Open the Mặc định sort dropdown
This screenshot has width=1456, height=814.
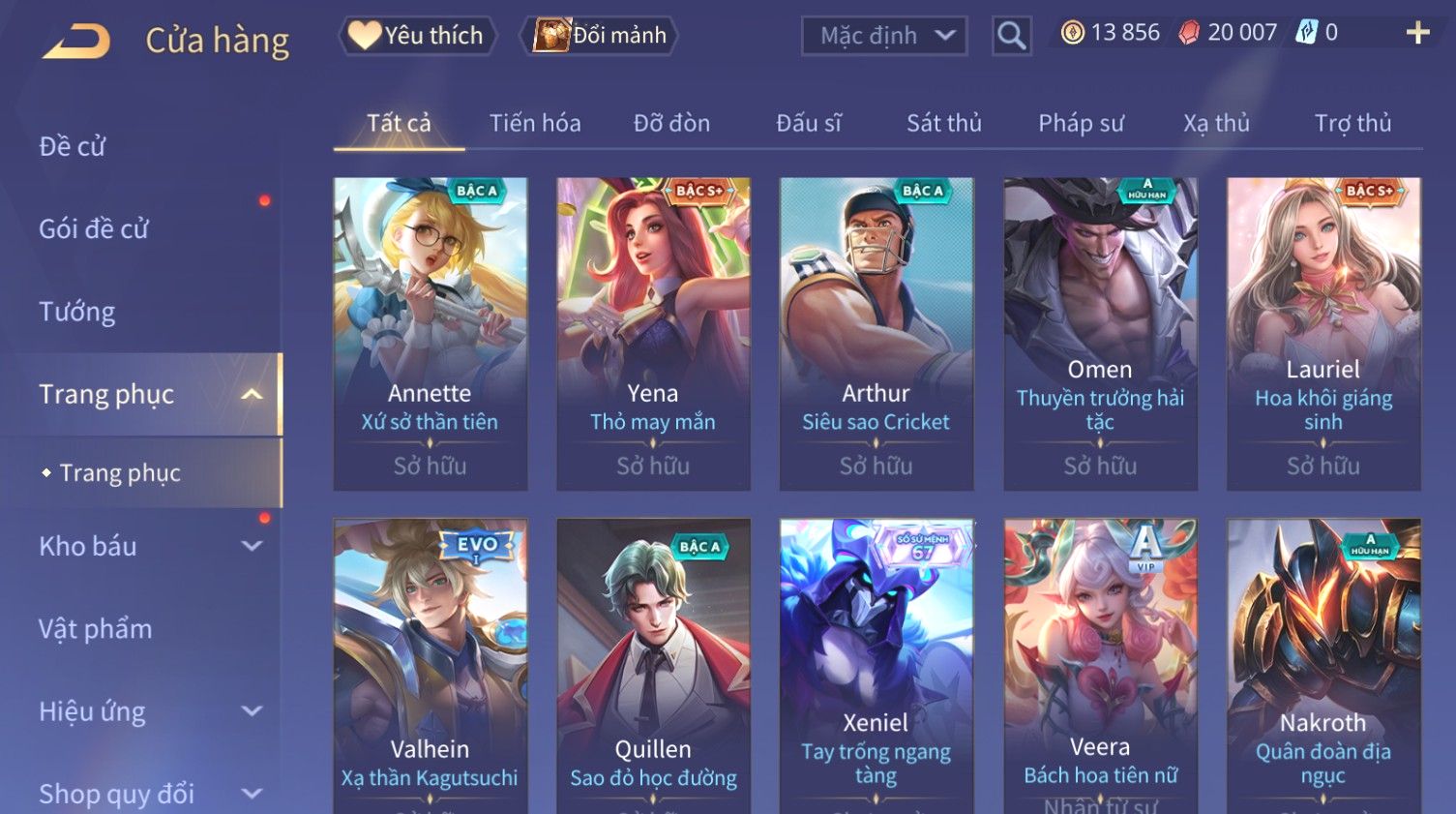(884, 36)
